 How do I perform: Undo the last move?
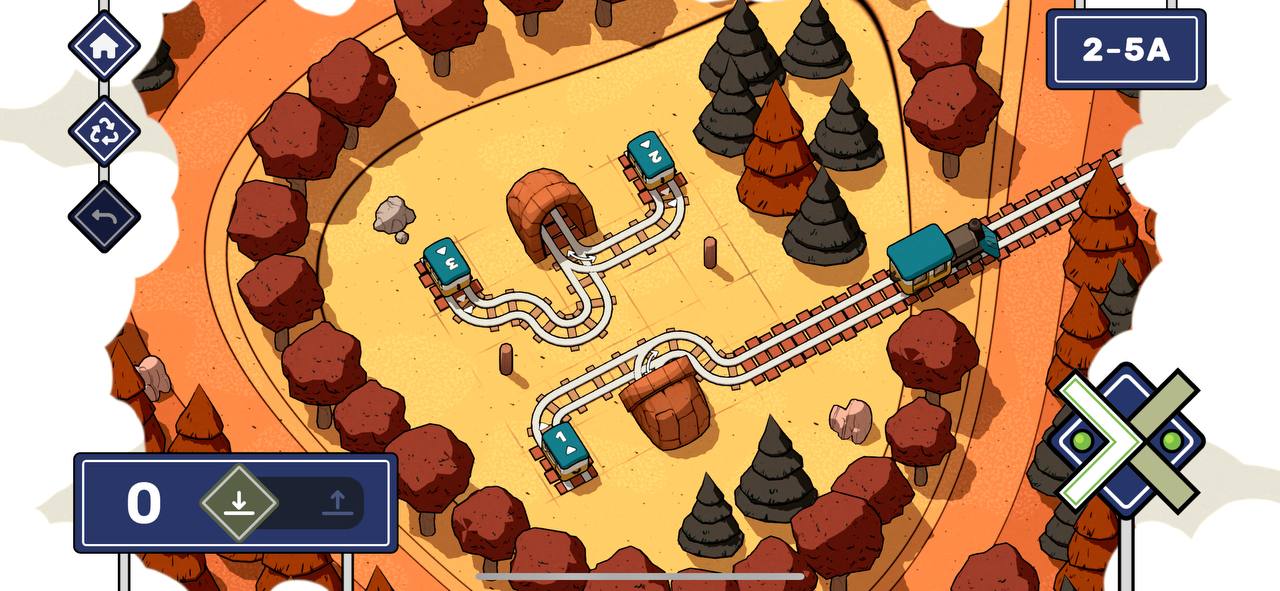104,217
